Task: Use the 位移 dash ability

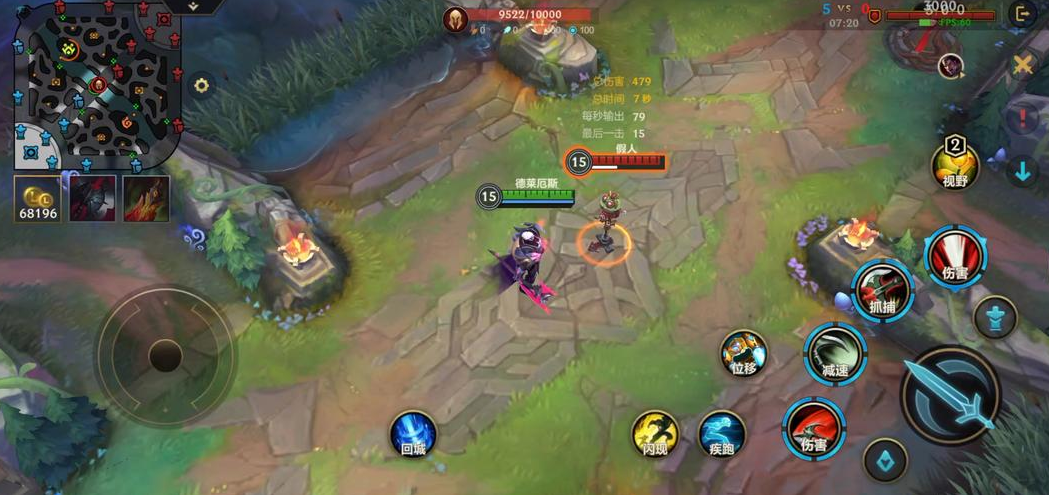Action: click(x=744, y=353)
